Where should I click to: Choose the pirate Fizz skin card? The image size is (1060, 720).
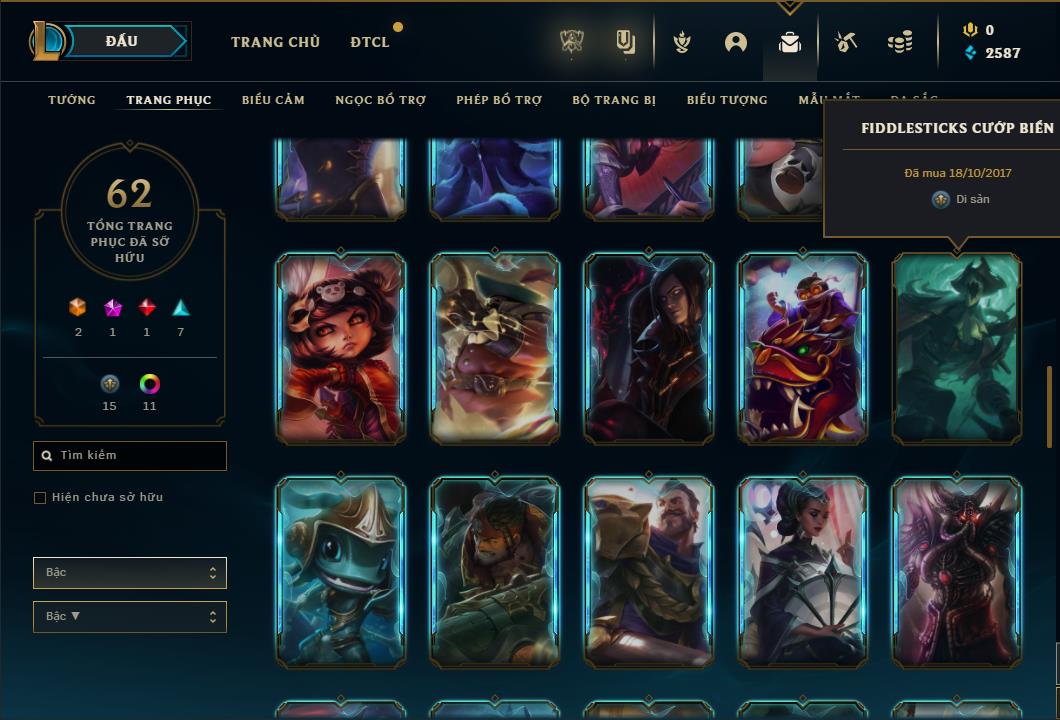pos(341,572)
